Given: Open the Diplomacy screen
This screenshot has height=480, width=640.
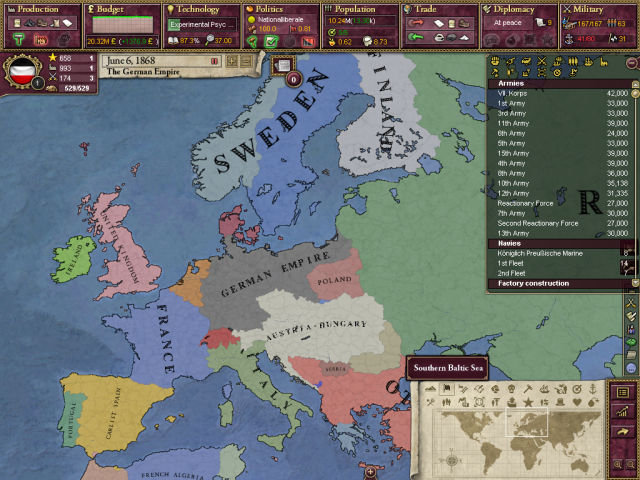Looking at the screenshot, I should 515,9.
